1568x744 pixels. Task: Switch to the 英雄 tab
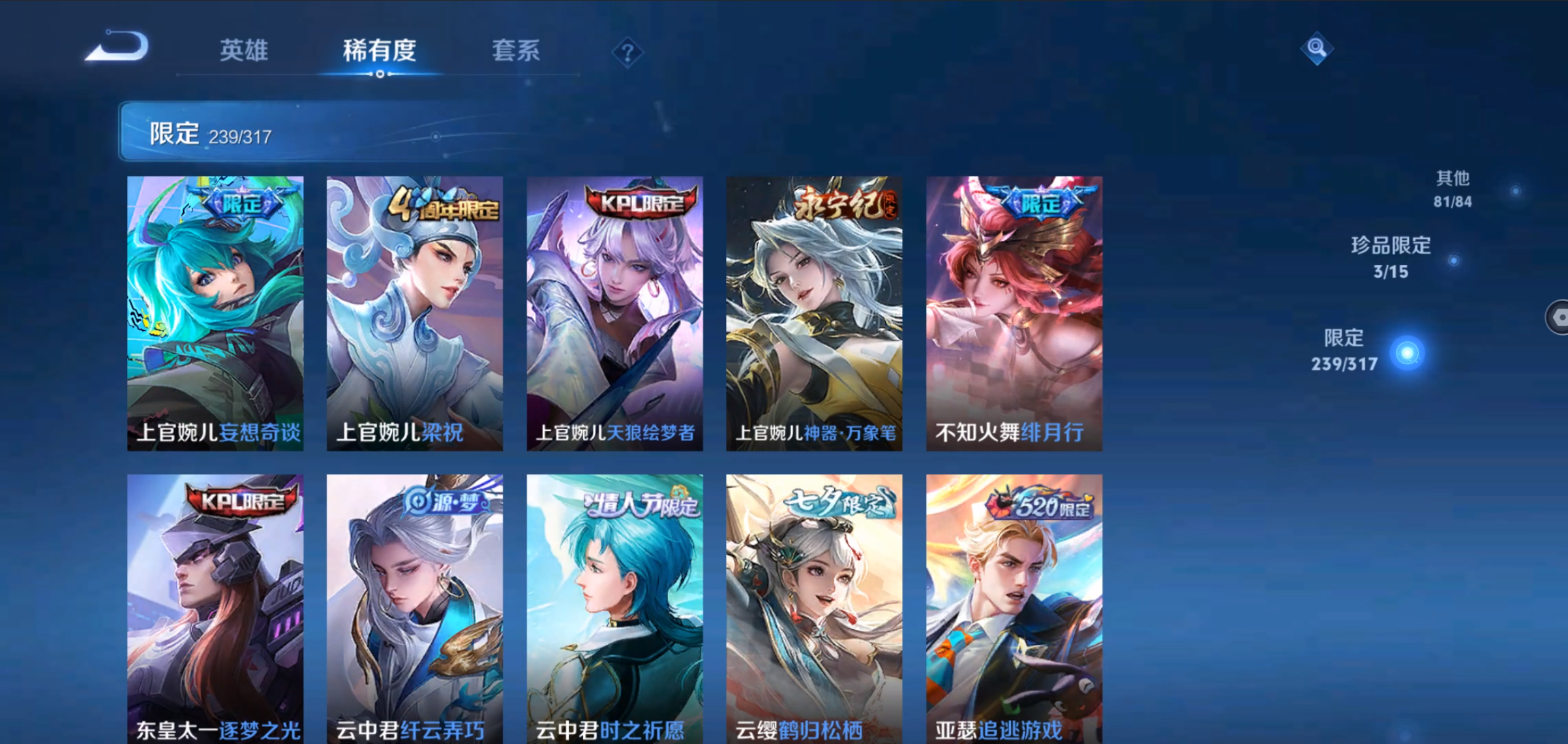pyautogui.click(x=244, y=50)
